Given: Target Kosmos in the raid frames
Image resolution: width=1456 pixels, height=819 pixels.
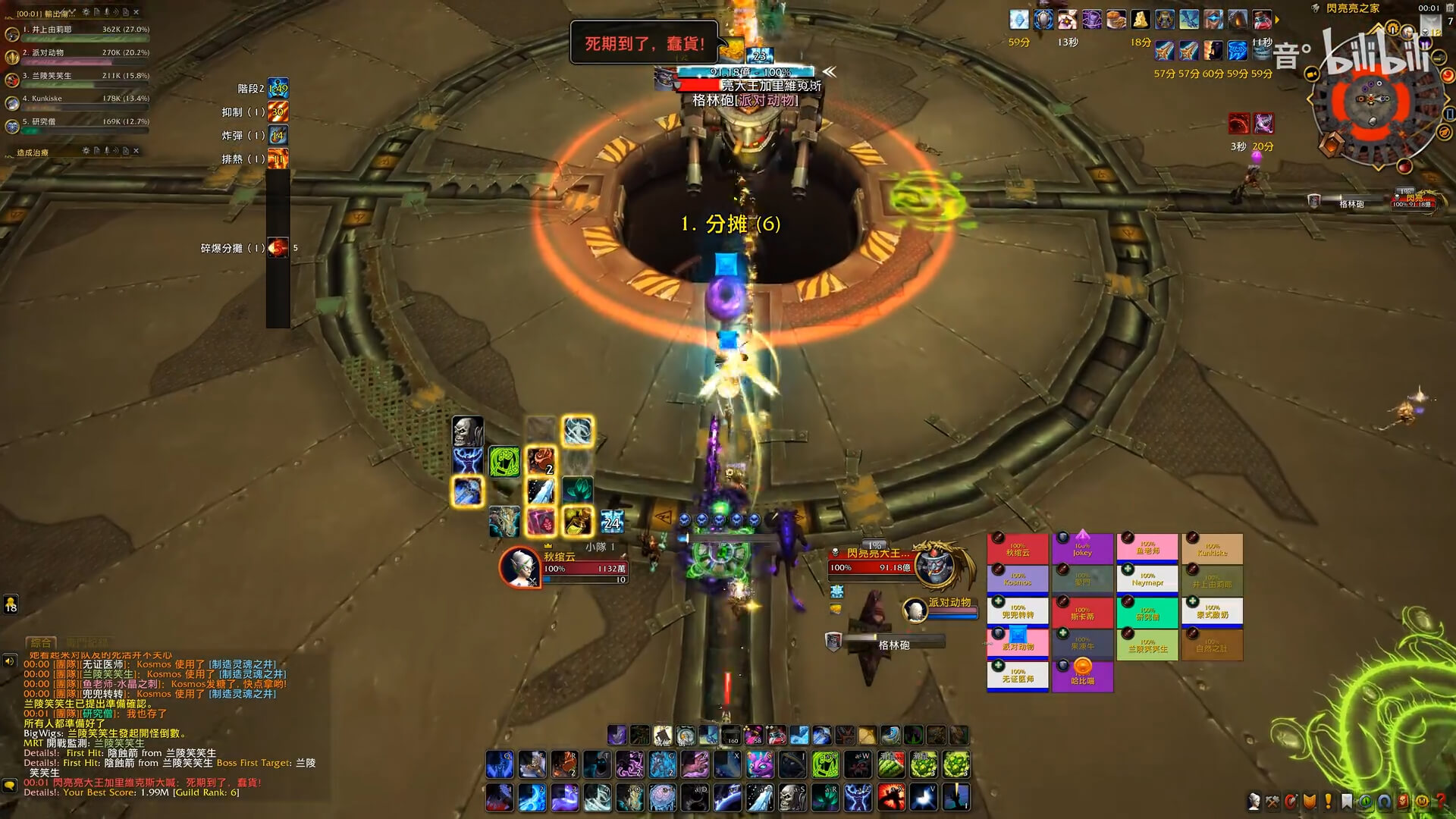Looking at the screenshot, I should click(x=1017, y=580).
